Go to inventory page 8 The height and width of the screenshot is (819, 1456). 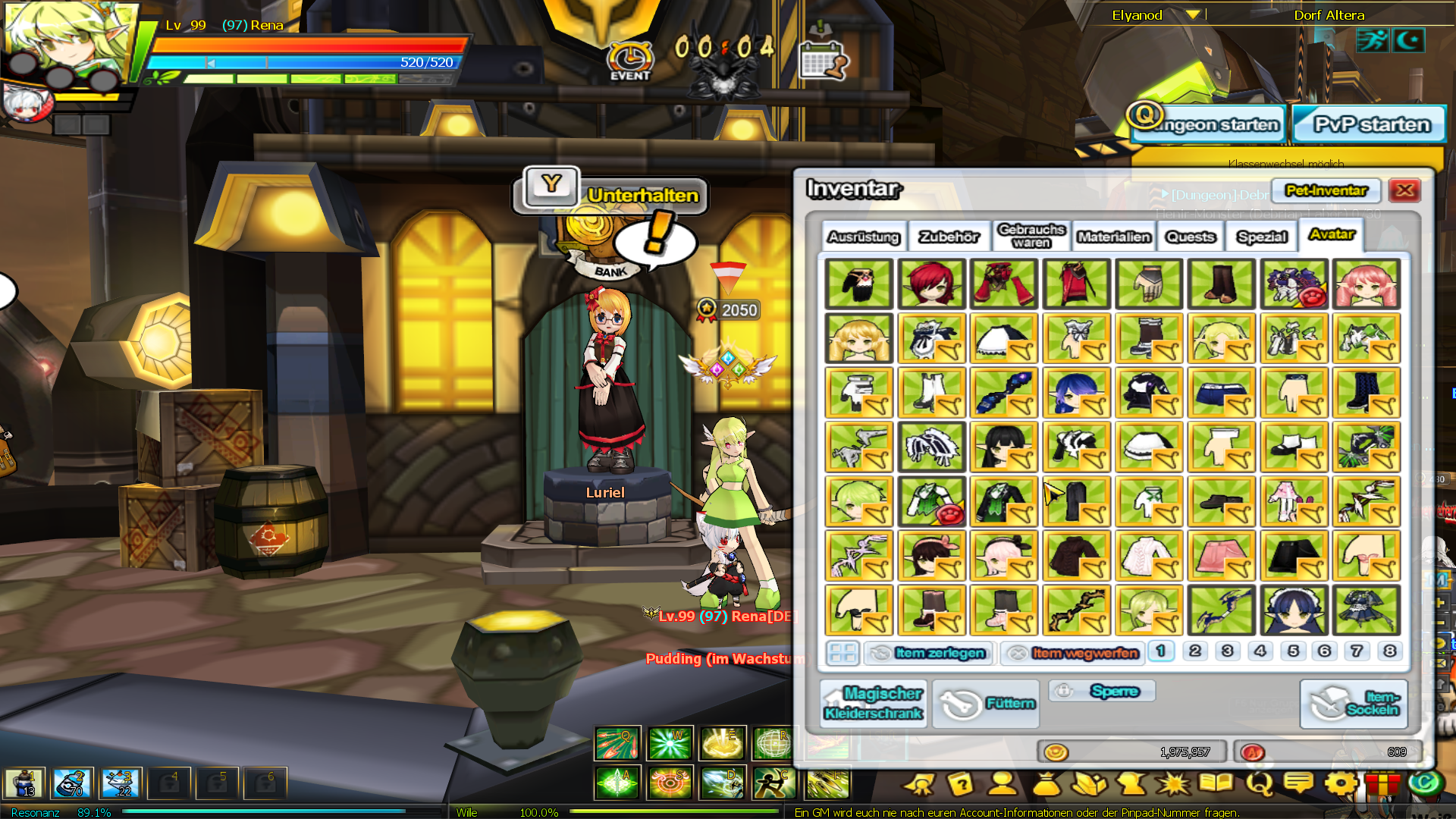point(1389,651)
